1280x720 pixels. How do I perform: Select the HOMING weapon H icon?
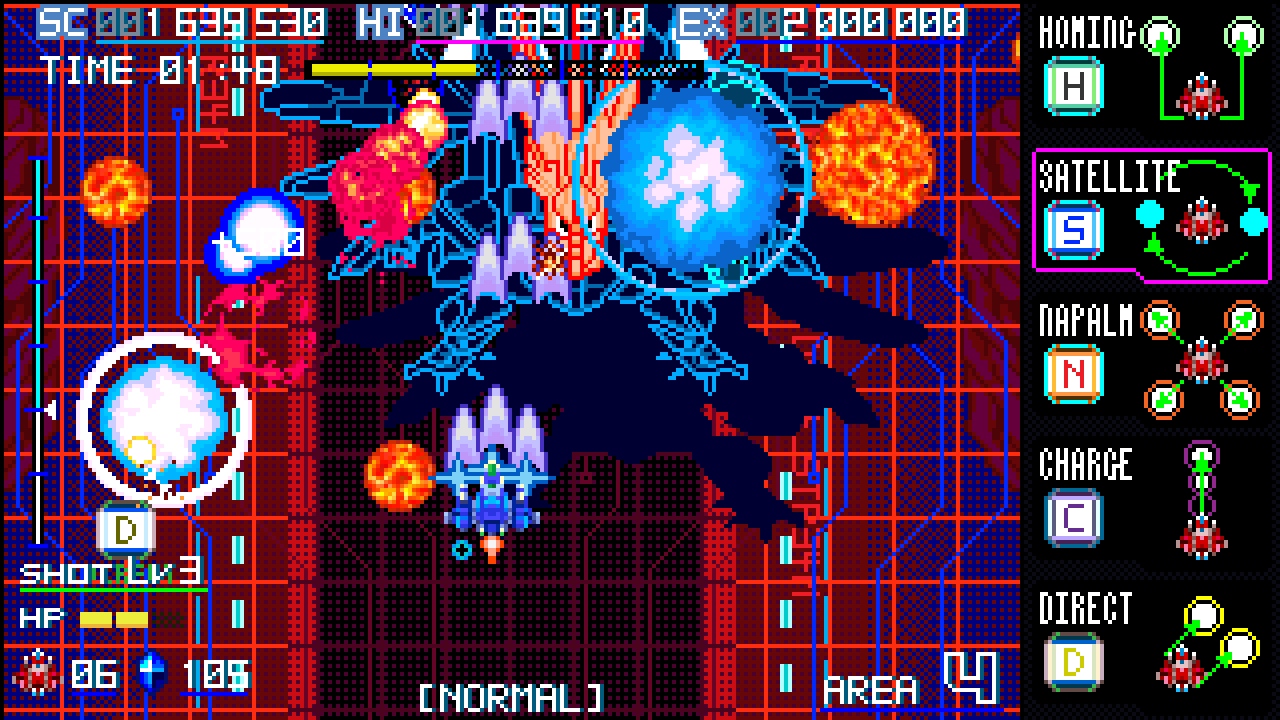pos(1072,88)
